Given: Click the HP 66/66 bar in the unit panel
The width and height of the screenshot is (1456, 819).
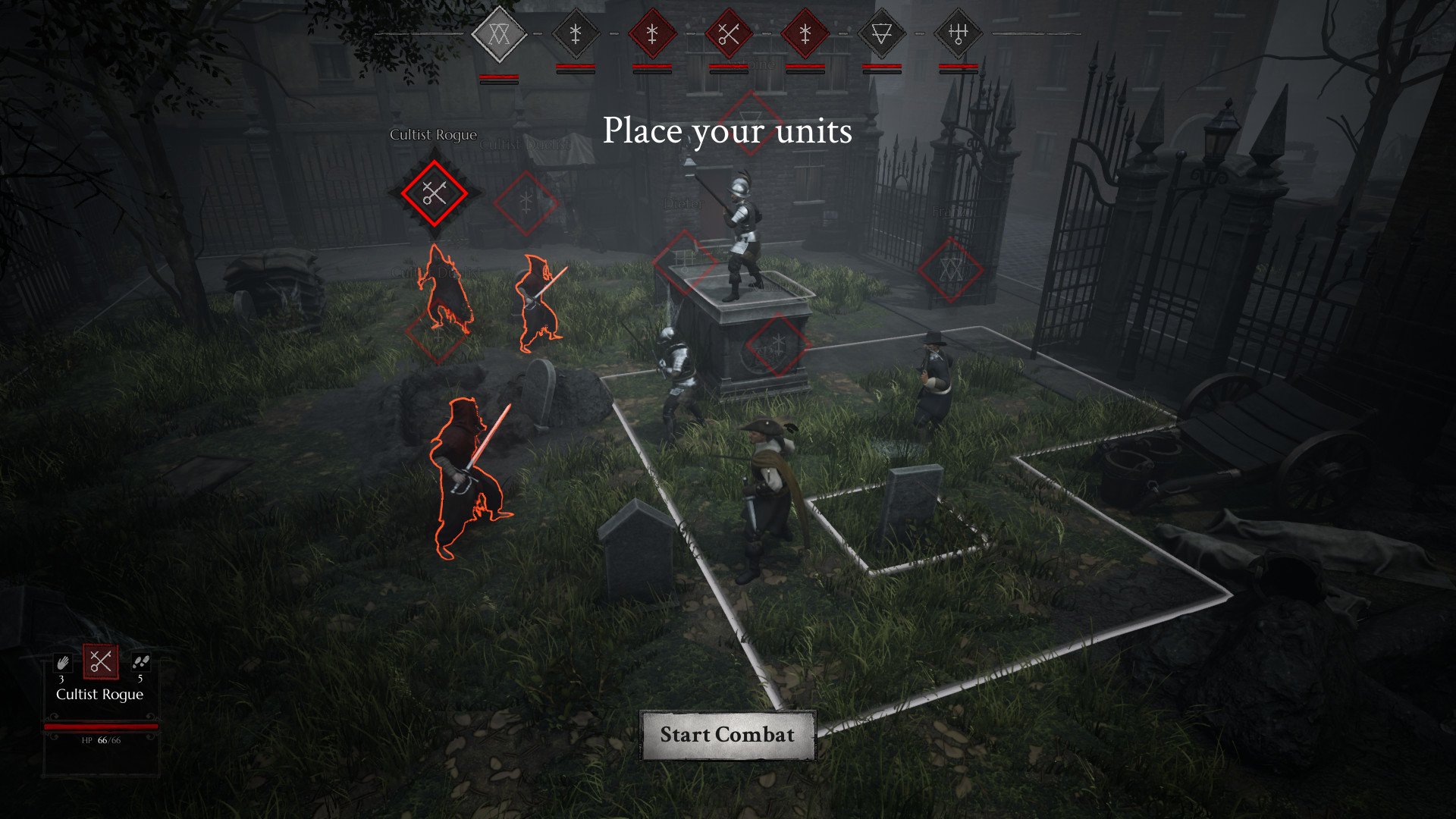Looking at the screenshot, I should coord(101,725).
